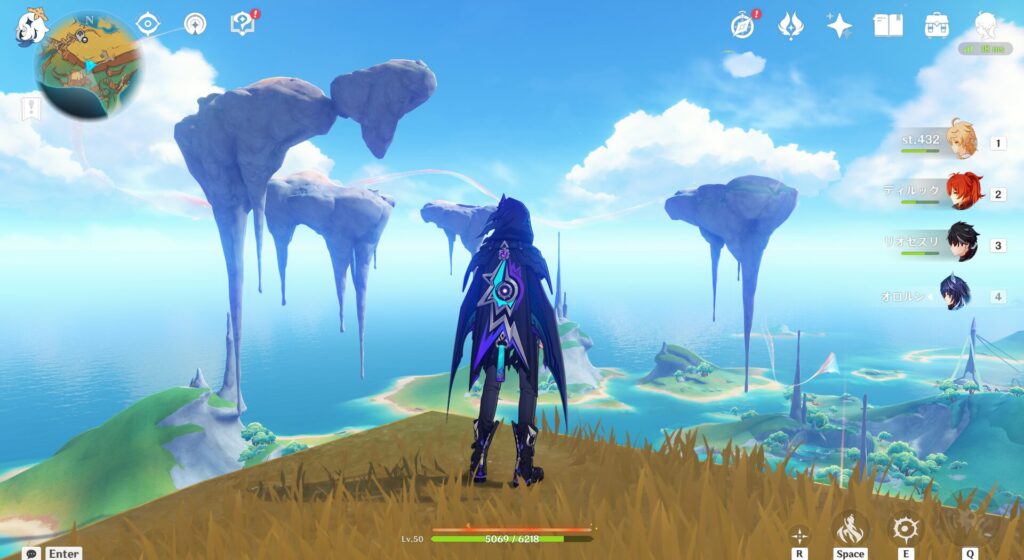This screenshot has height=560, width=1024.
Task: Activate the sprint flame icon
Action: (x=850, y=528)
